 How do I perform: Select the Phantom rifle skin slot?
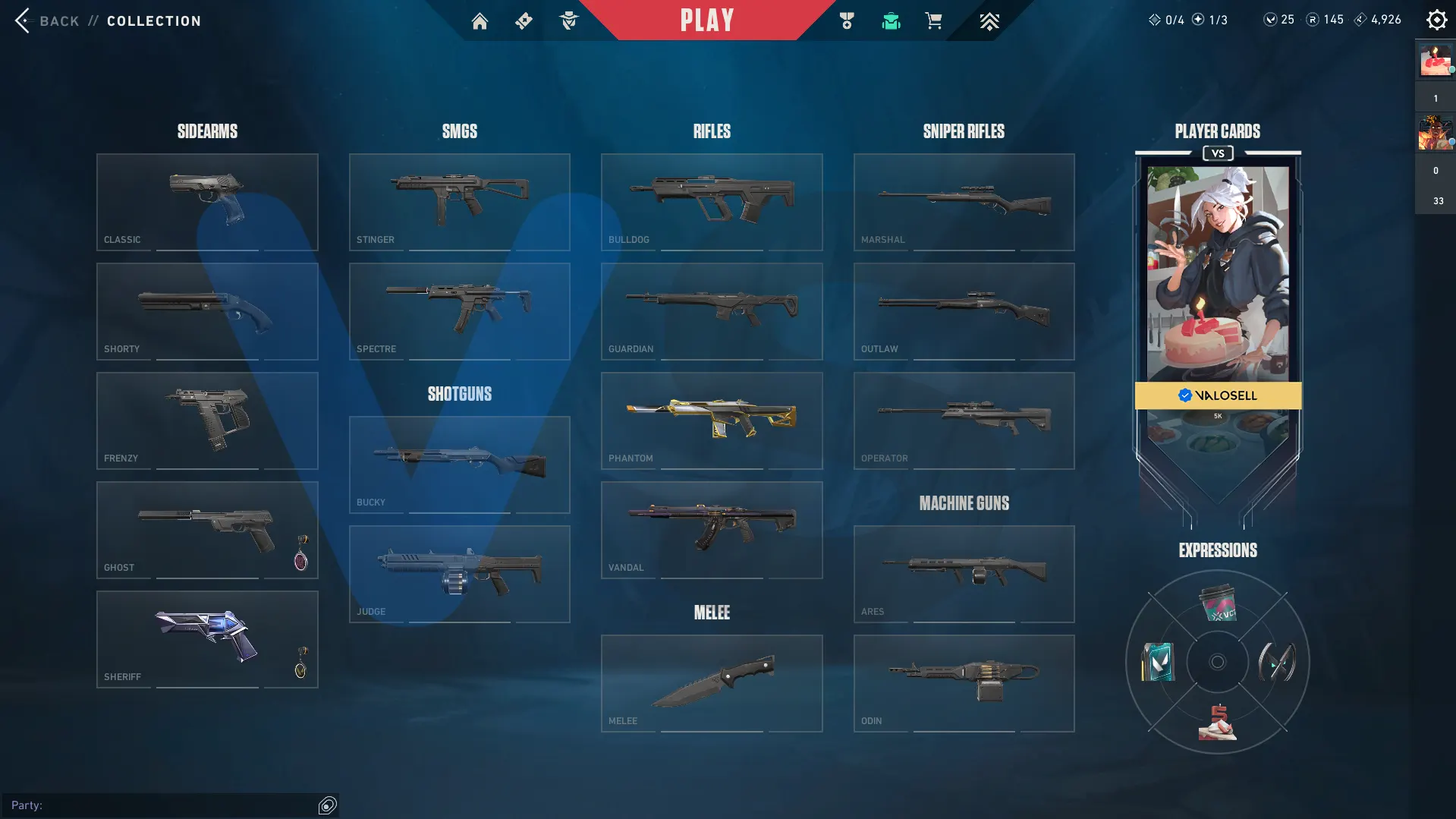click(x=712, y=421)
